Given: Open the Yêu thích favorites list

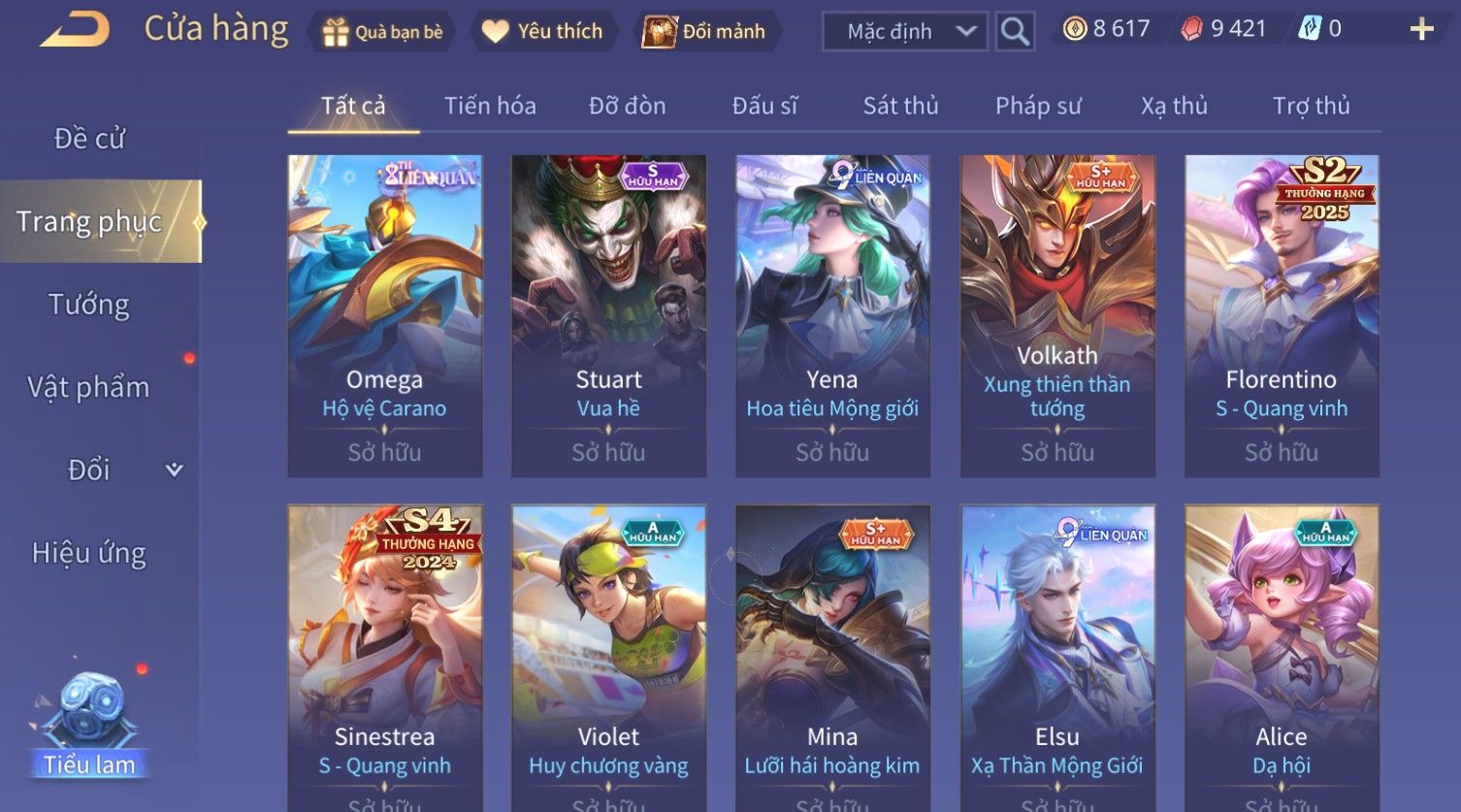Looking at the screenshot, I should [x=543, y=32].
